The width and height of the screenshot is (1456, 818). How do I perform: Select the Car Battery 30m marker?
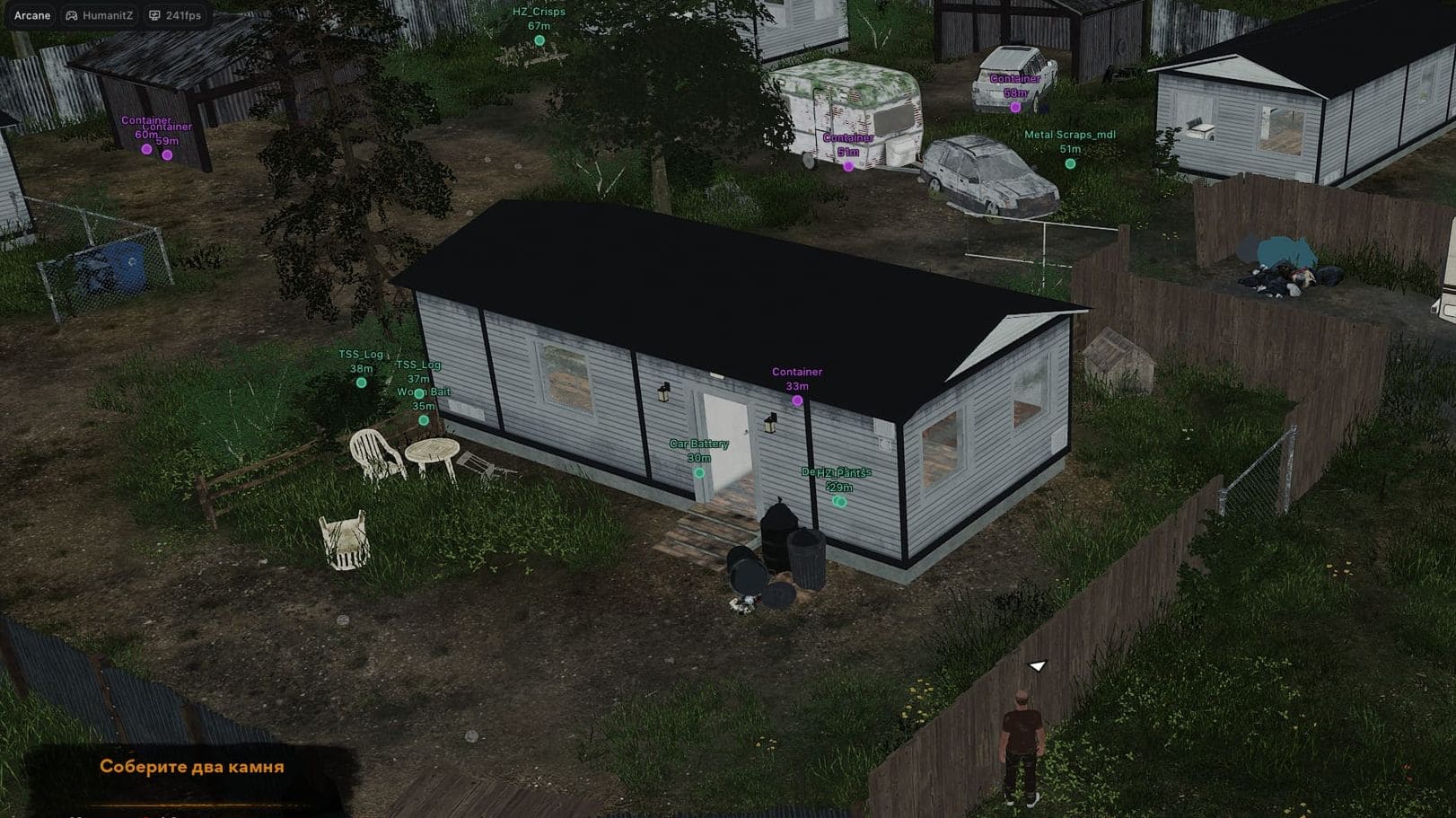click(x=699, y=472)
